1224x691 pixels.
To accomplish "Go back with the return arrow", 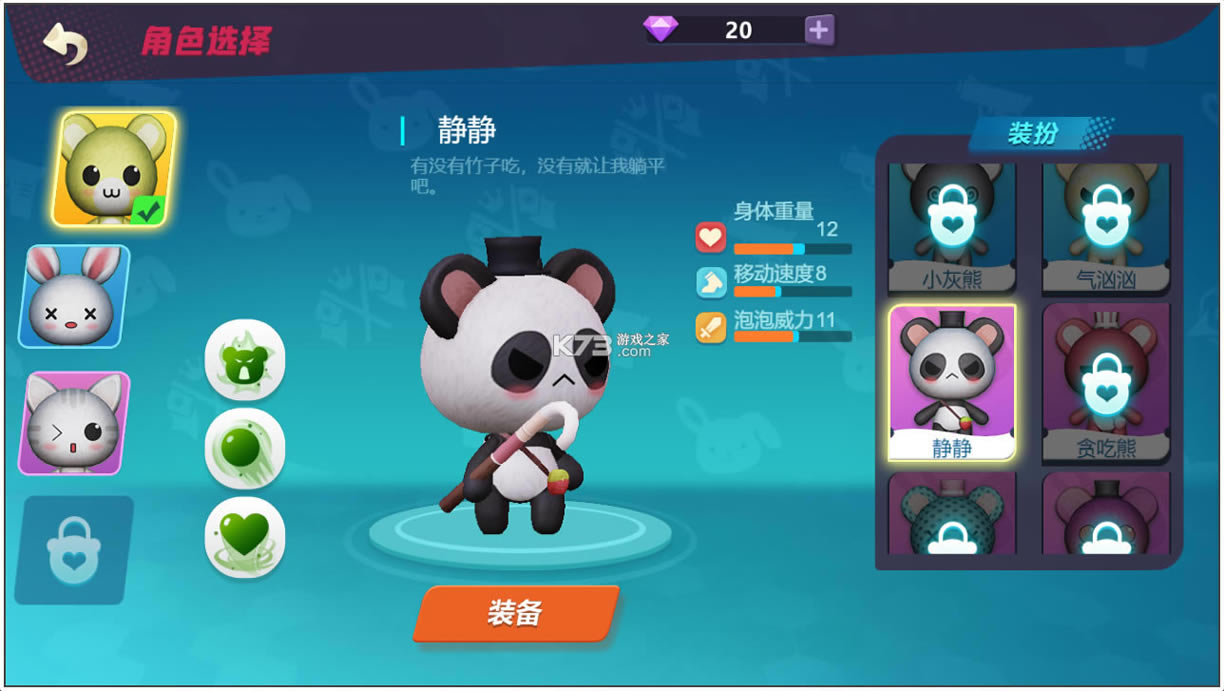I will 66,43.
